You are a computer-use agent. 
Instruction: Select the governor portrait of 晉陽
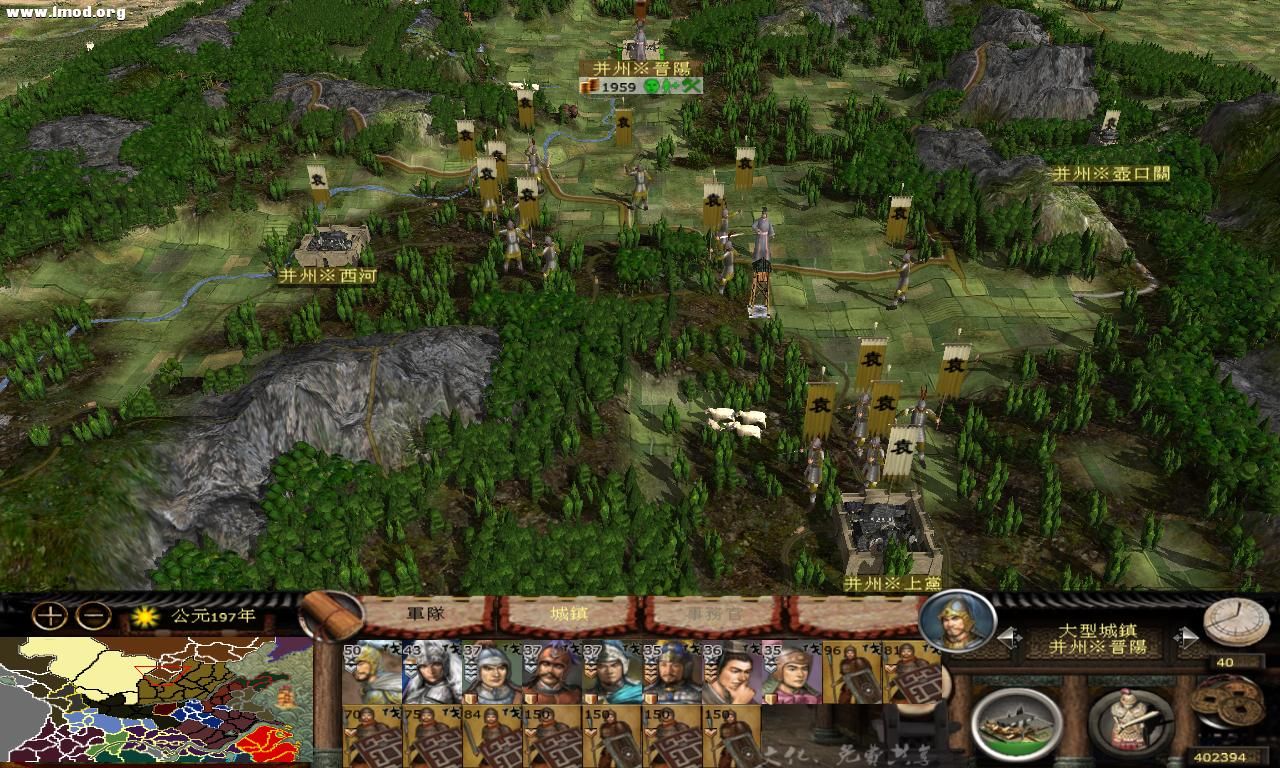[963, 623]
